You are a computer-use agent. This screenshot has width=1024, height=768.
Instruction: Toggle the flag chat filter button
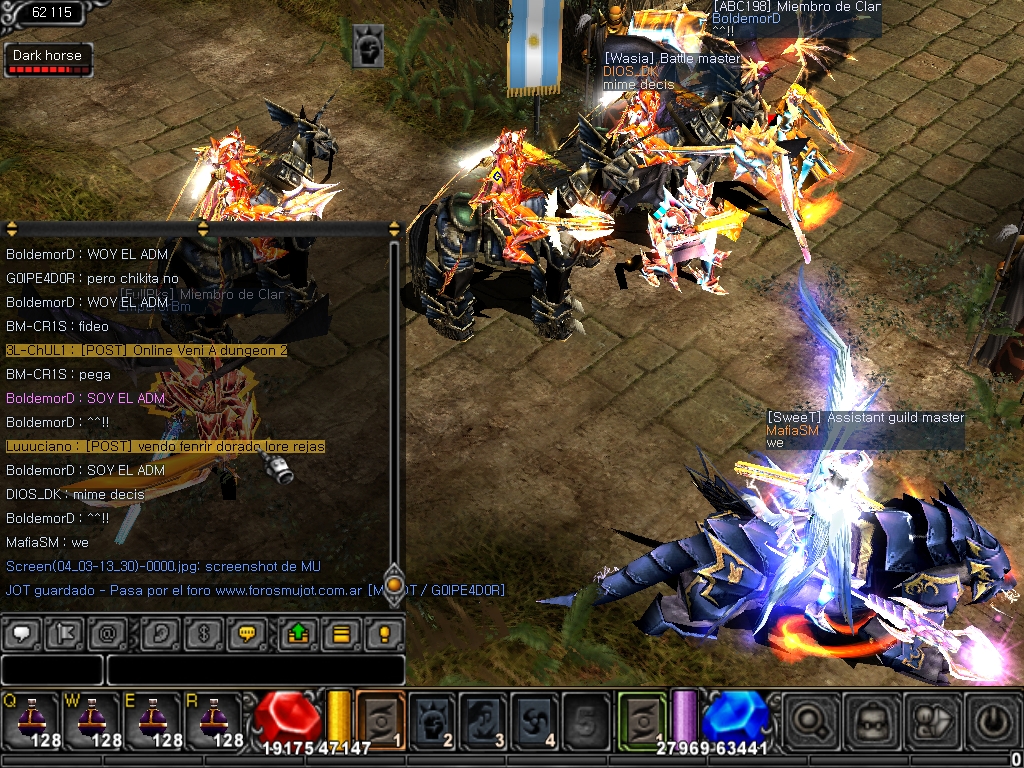[x=64, y=633]
